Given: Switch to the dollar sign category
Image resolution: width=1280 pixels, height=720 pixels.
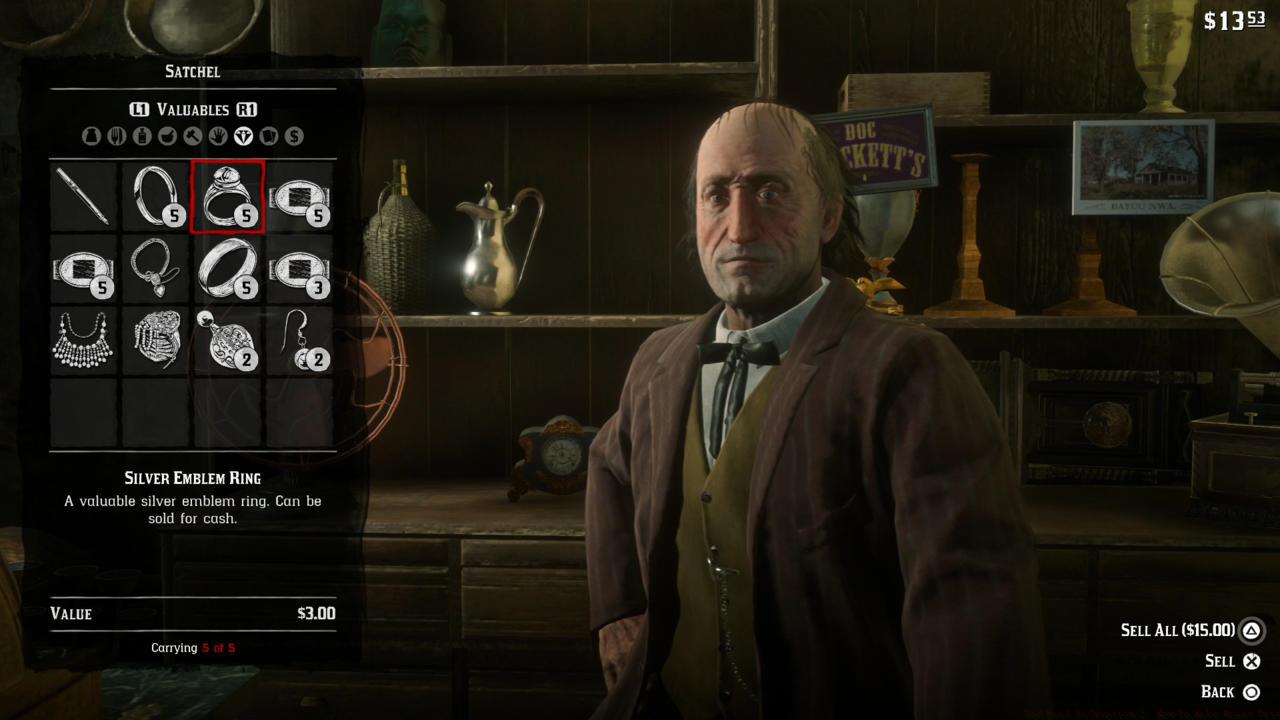Looking at the screenshot, I should tap(294, 136).
